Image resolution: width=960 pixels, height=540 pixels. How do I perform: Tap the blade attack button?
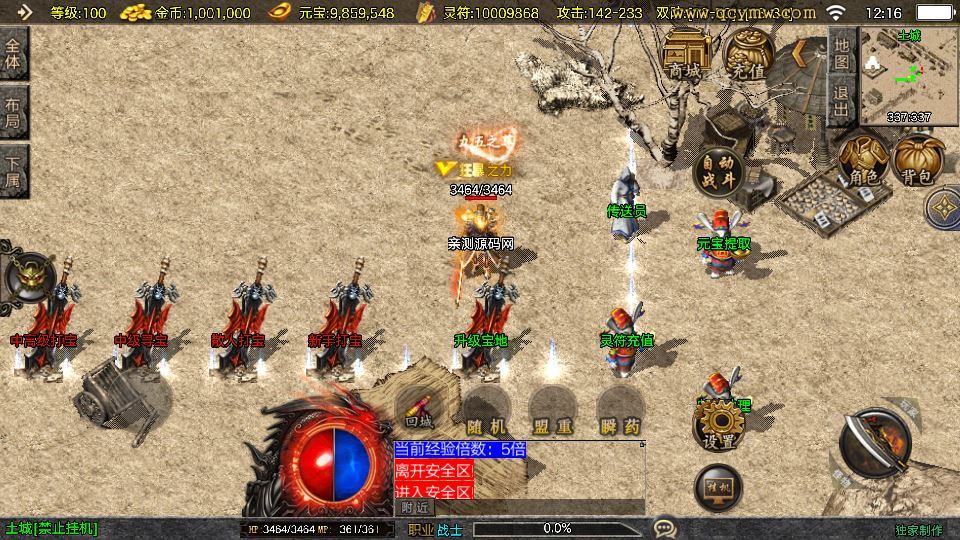point(875,443)
